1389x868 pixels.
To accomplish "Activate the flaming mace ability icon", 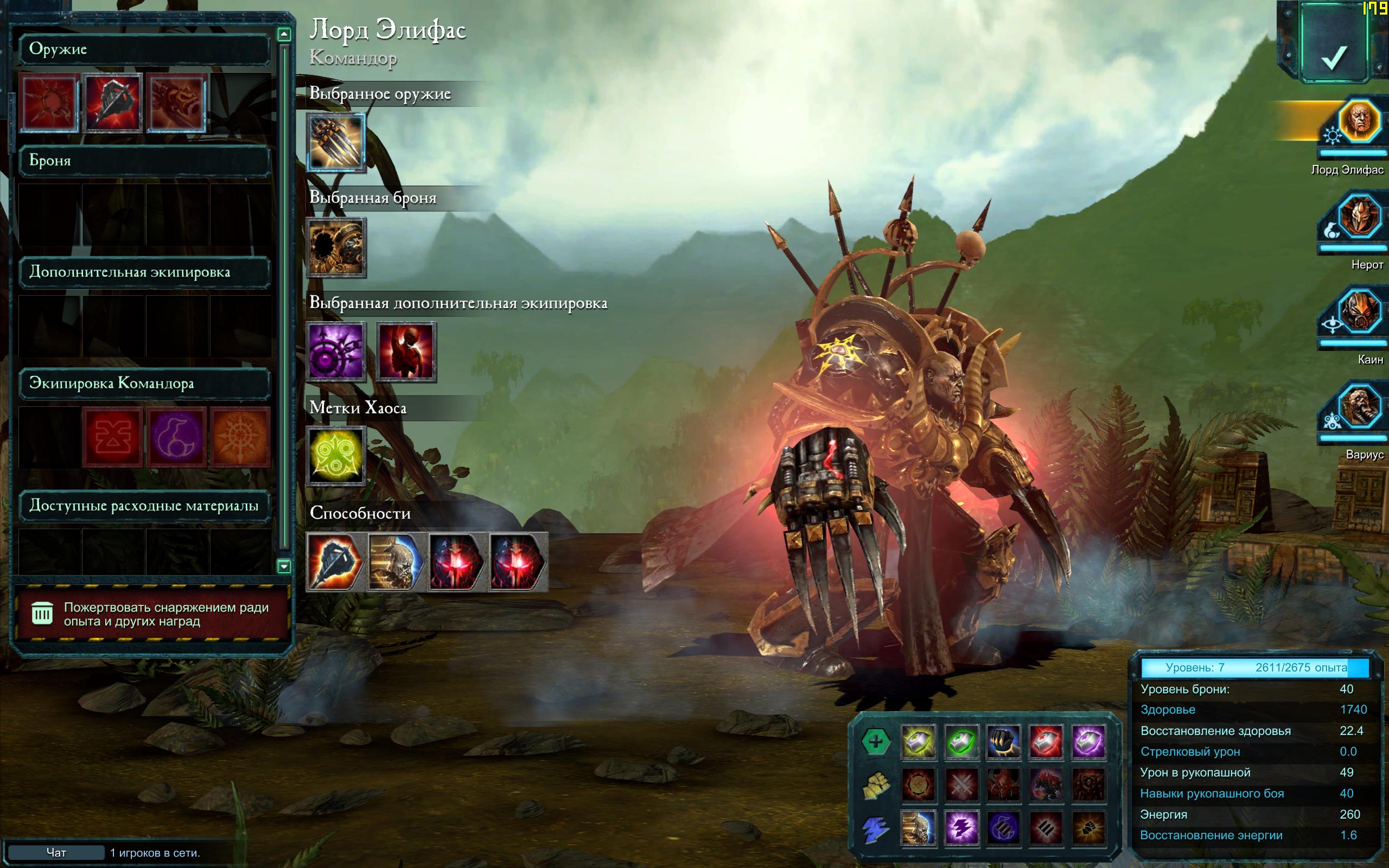I will coord(335,562).
